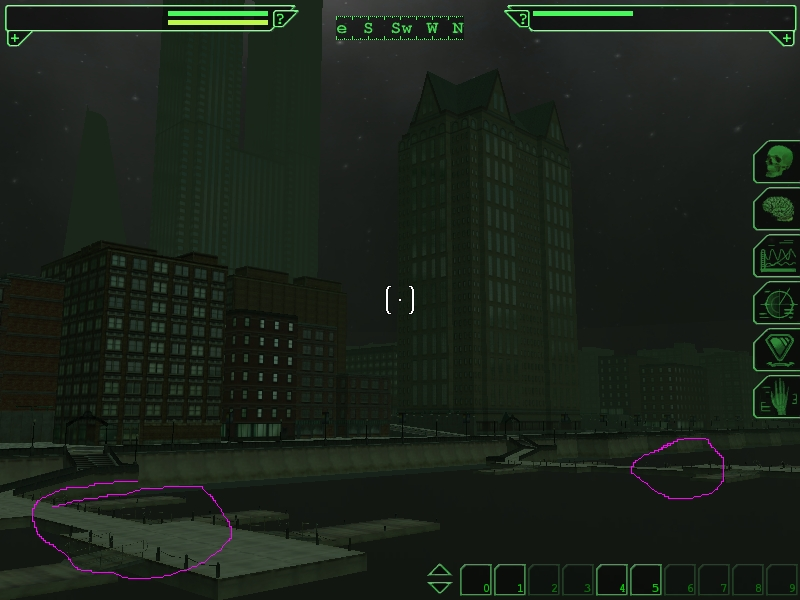Open the skeletal hand icon panel
800x600 pixels.
click(x=778, y=397)
